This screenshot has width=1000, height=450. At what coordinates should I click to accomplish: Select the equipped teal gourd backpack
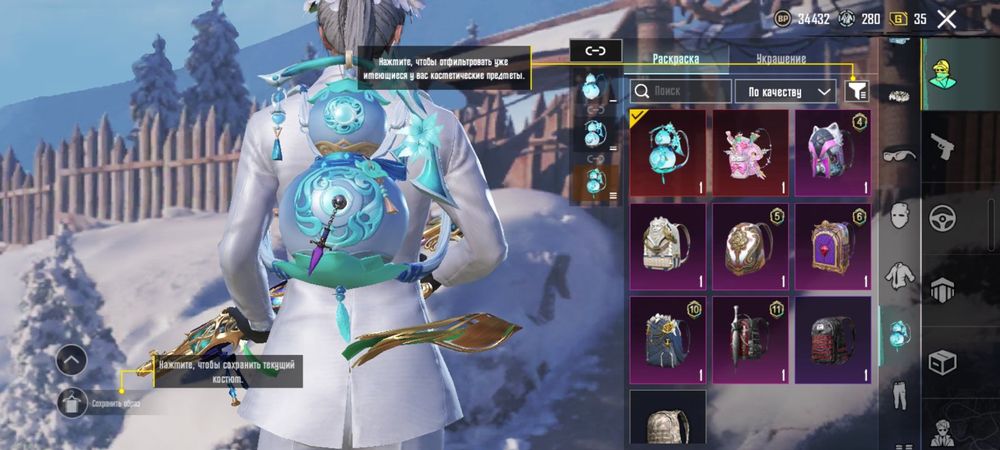pyautogui.click(x=667, y=152)
